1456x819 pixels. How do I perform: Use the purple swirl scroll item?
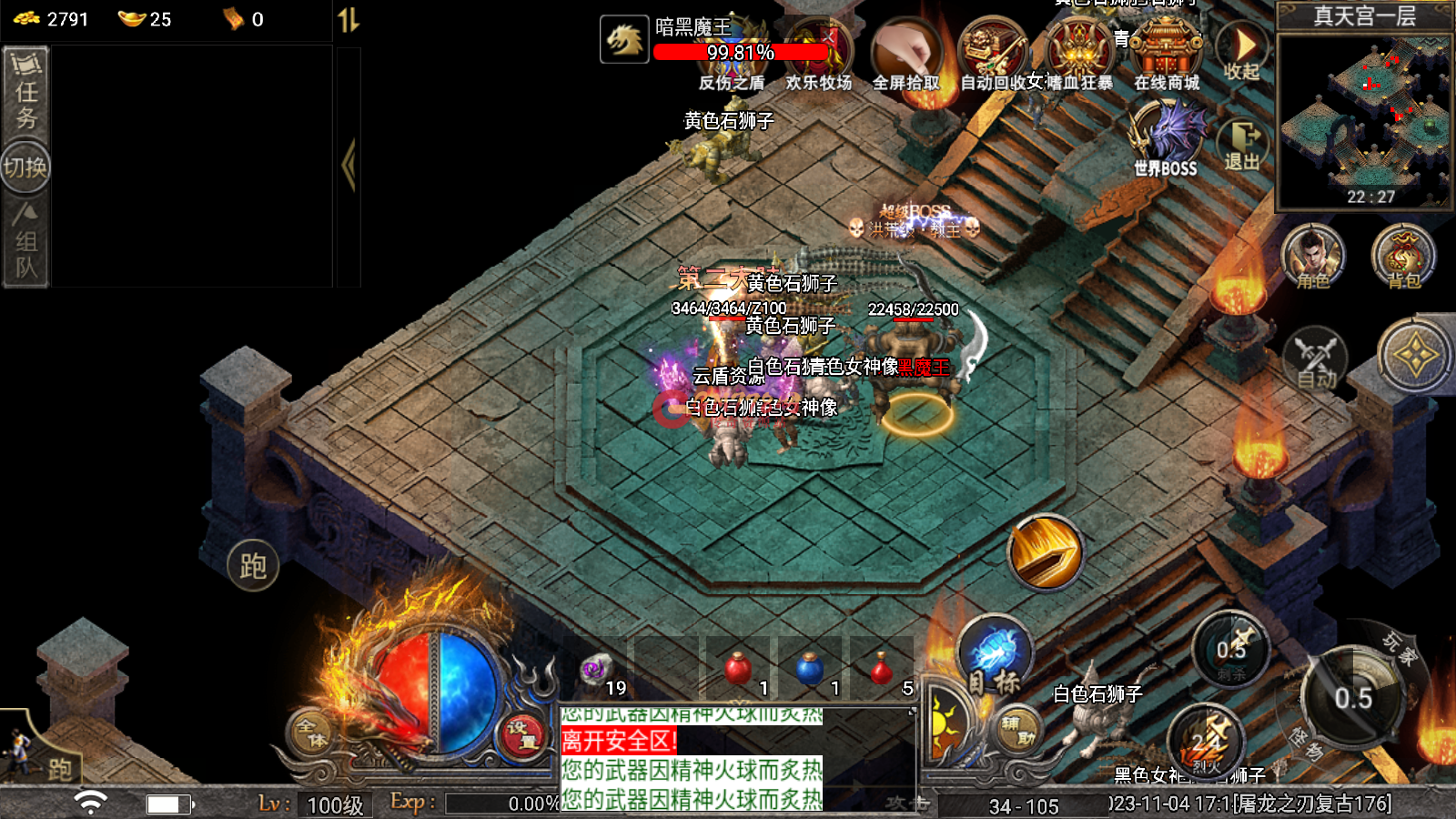tap(595, 670)
